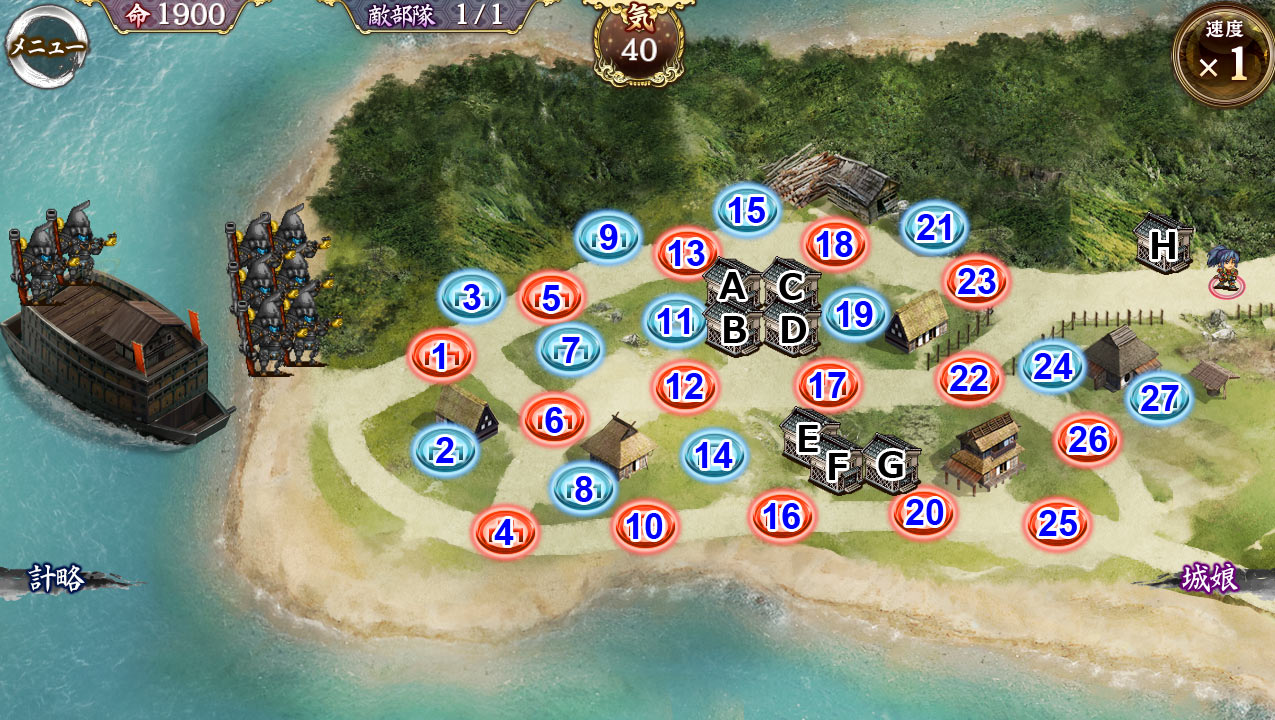Open the 城娘 castle girl panel

[x=1210, y=578]
